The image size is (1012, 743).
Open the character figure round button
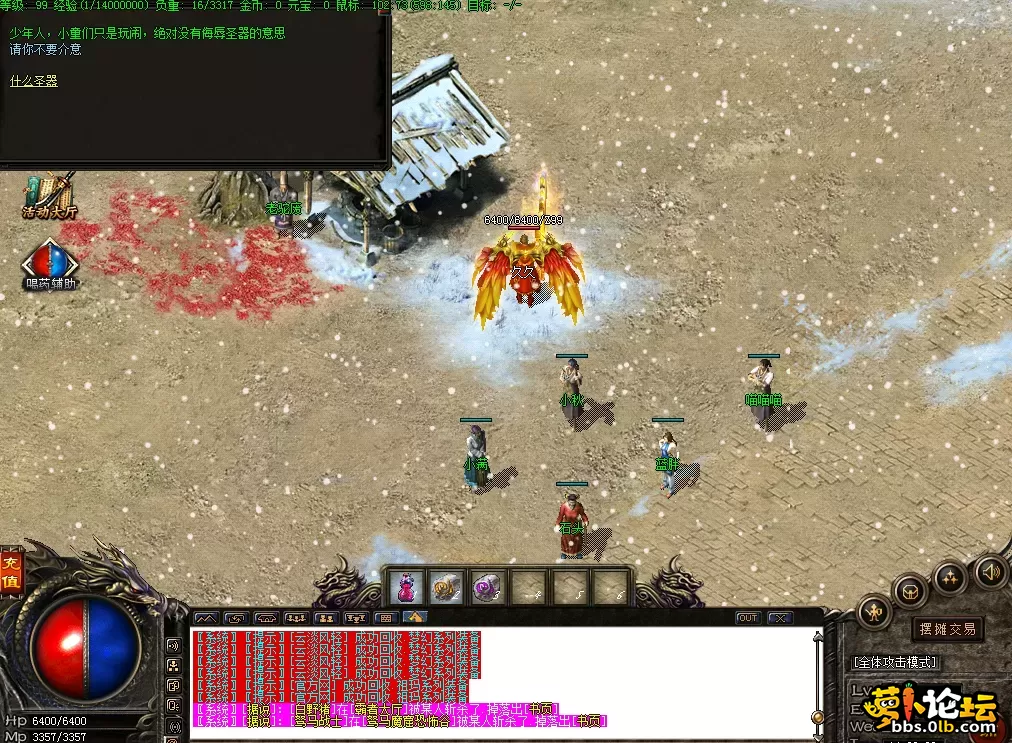(874, 611)
